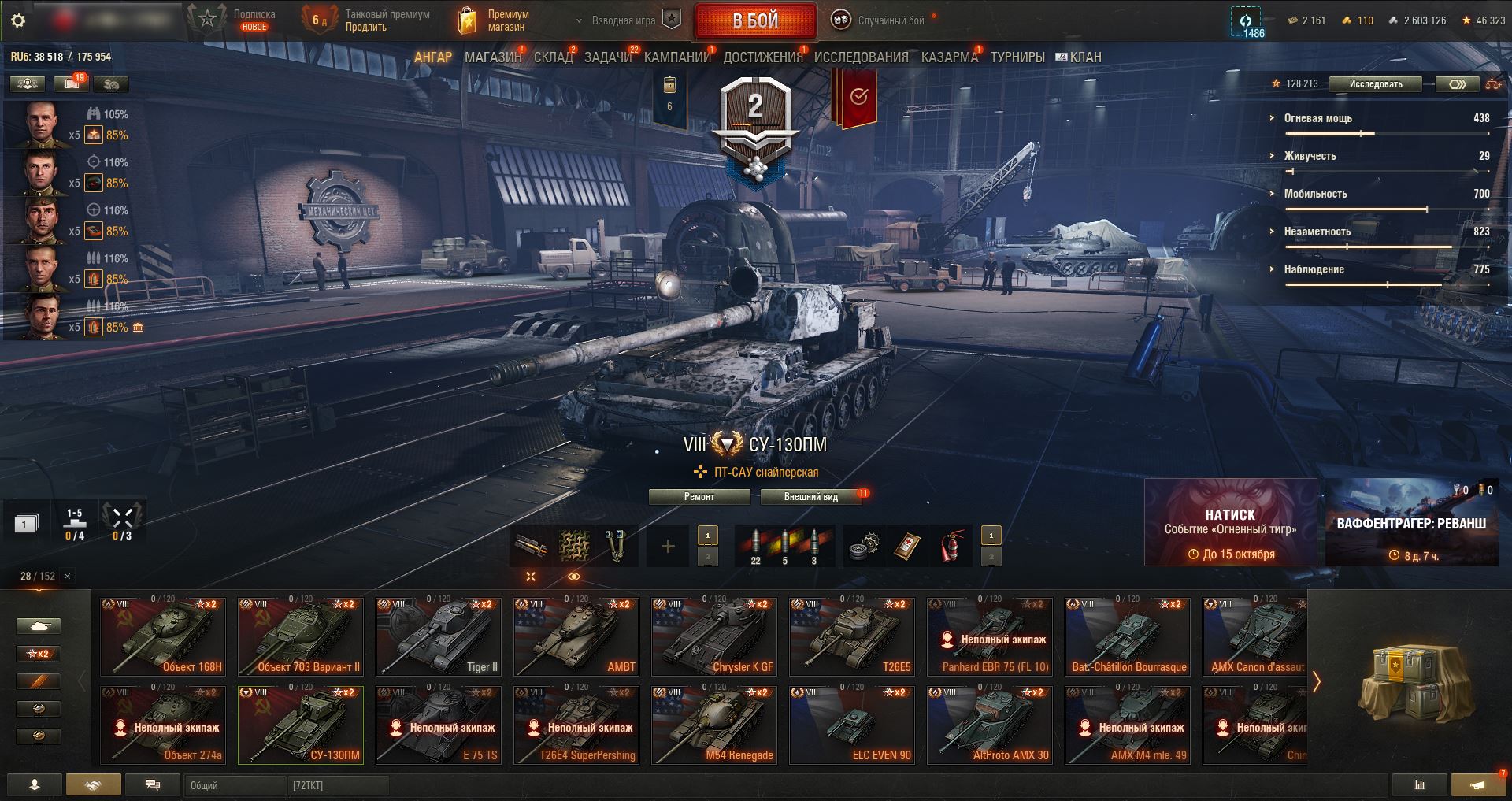Open the Натиск event banner

tap(1230, 522)
